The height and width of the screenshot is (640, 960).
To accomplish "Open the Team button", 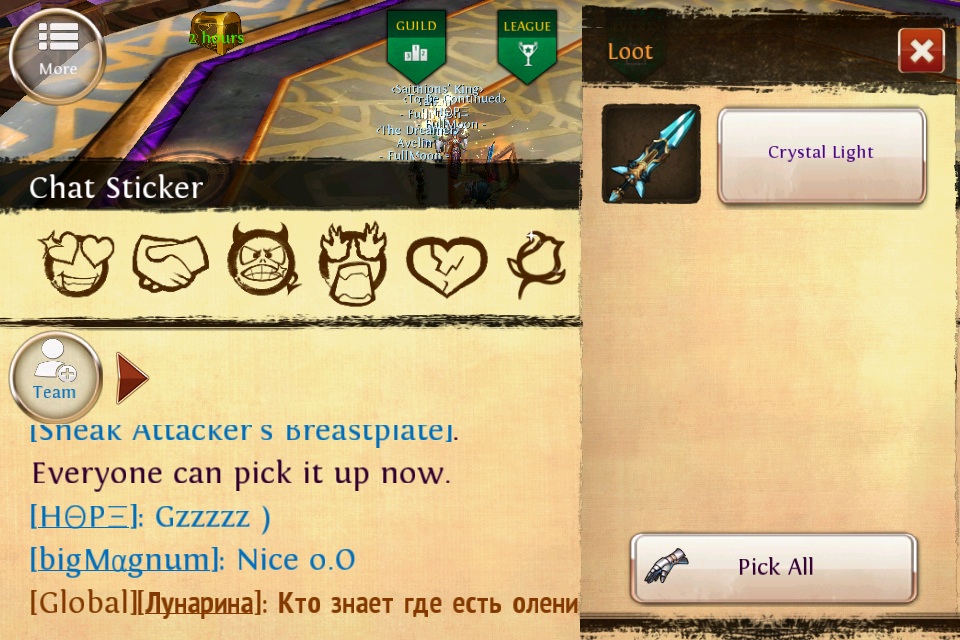I will coord(55,377).
